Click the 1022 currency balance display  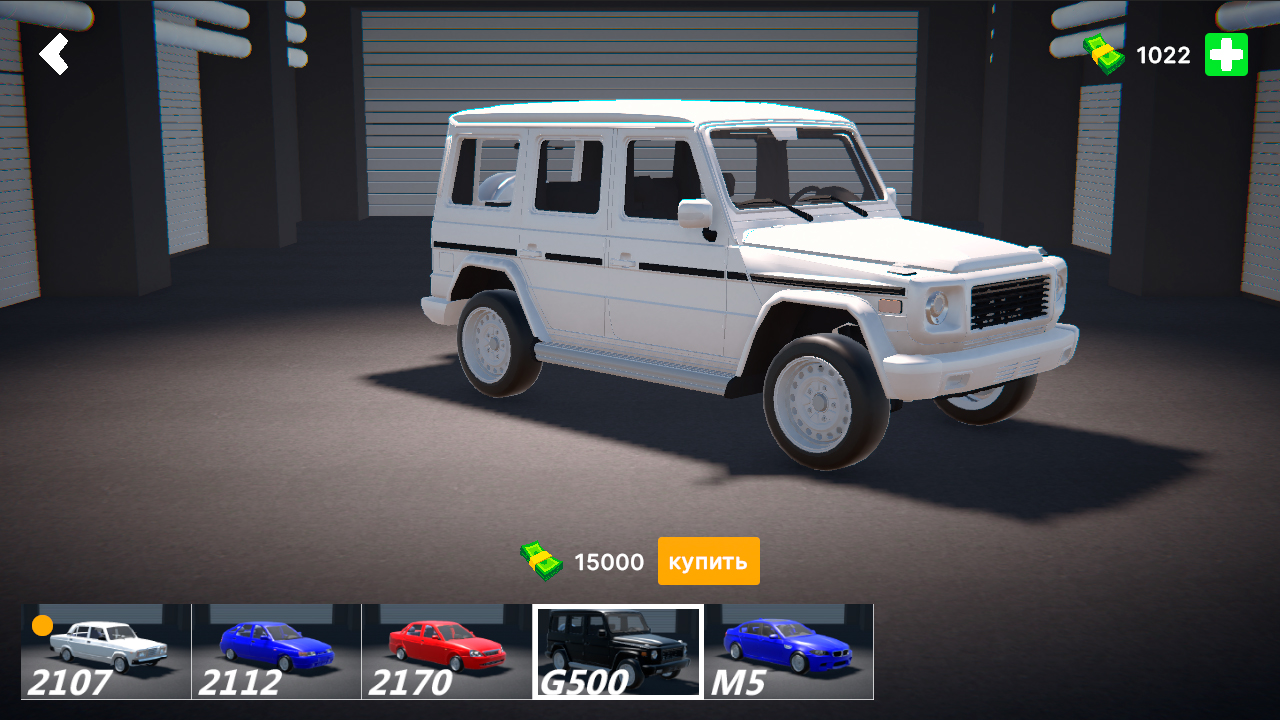point(1164,55)
